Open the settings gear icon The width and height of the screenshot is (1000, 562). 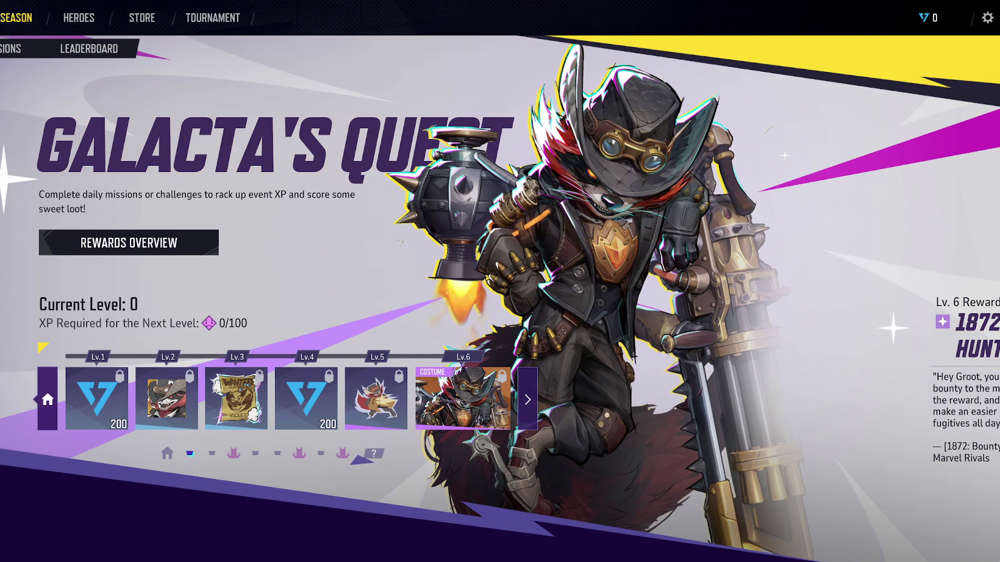[988, 18]
